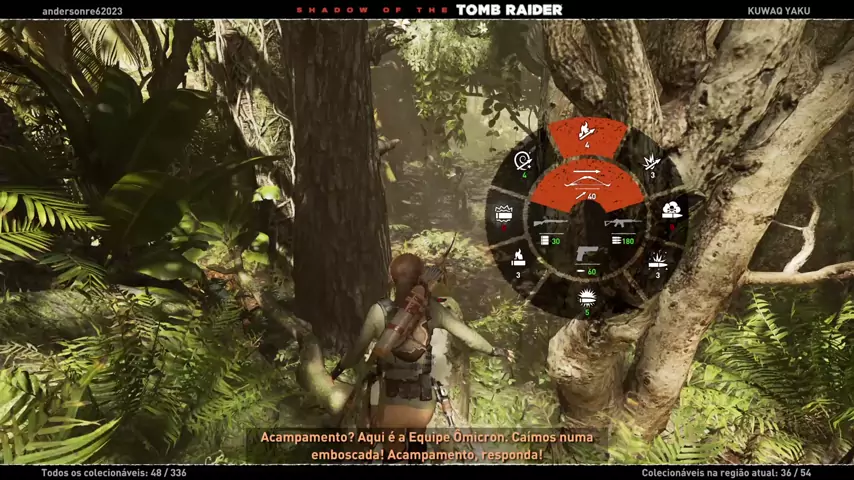This screenshot has width=854, height=480.
Task: Equip the shotgun from the weapon wheel
Action: tap(548, 226)
